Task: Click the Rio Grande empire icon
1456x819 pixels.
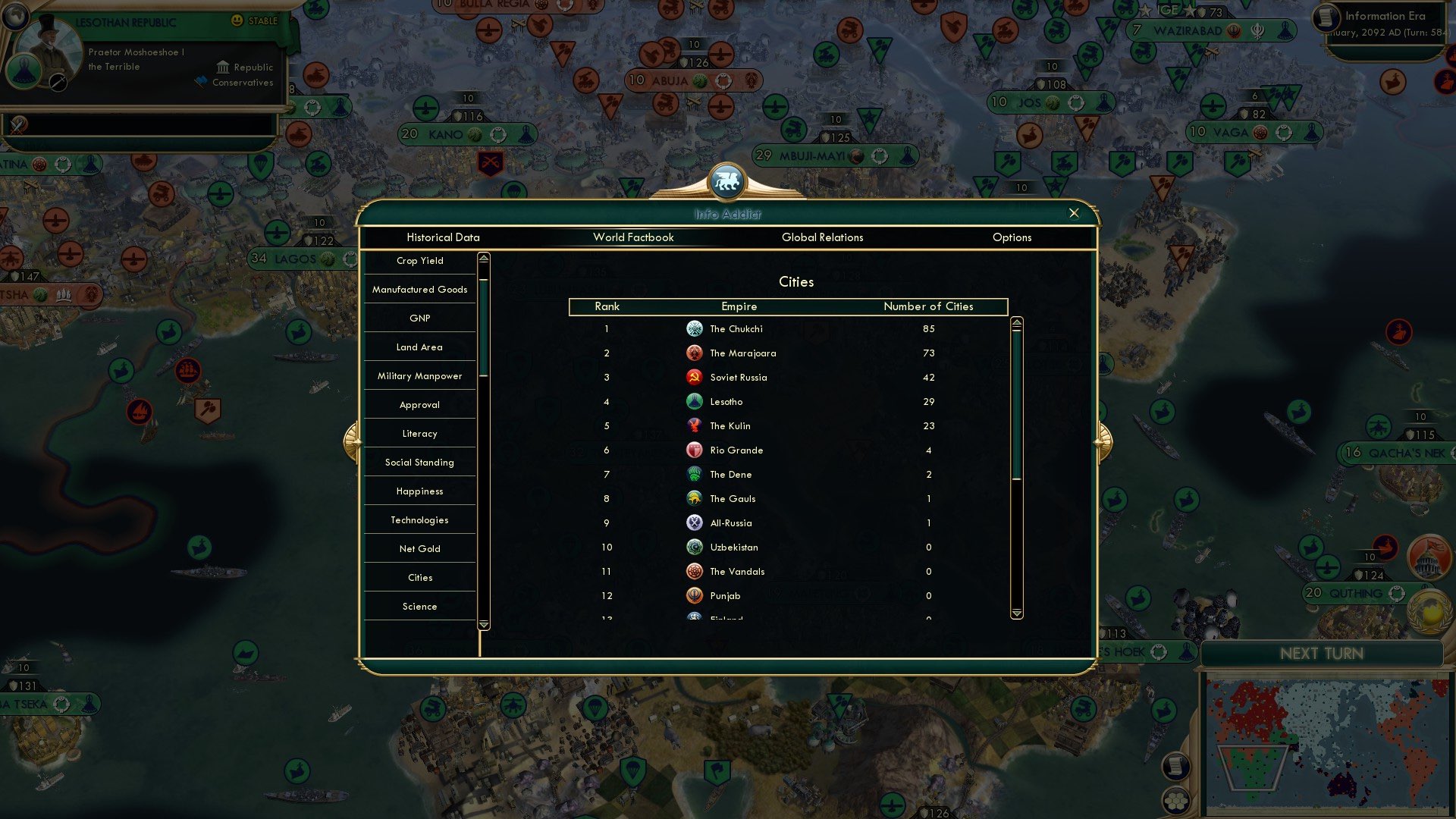Action: (x=695, y=450)
